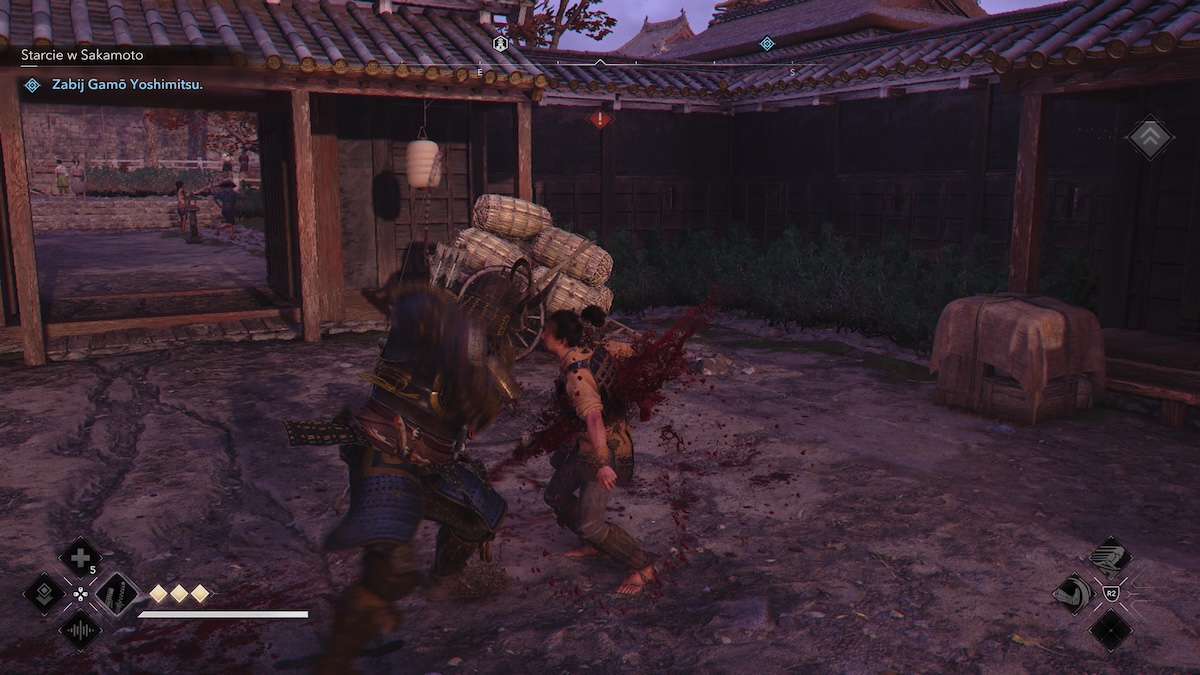Trigger the upper right striped slash ability
This screenshot has height=675, width=1200.
point(1110,557)
